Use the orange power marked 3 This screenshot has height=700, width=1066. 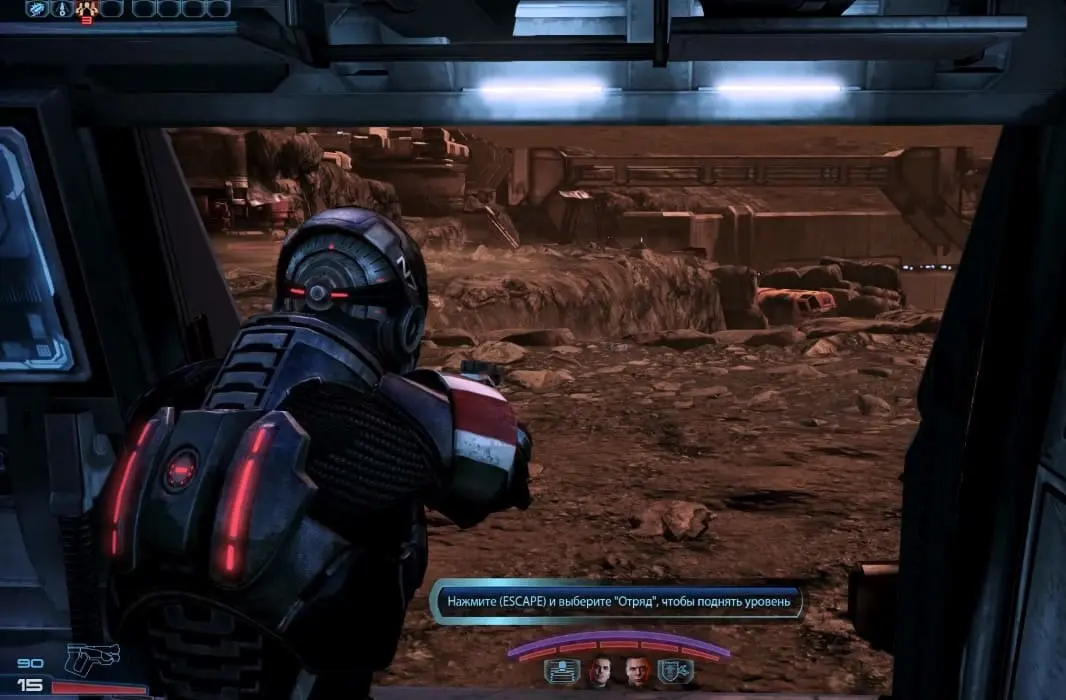pos(86,10)
